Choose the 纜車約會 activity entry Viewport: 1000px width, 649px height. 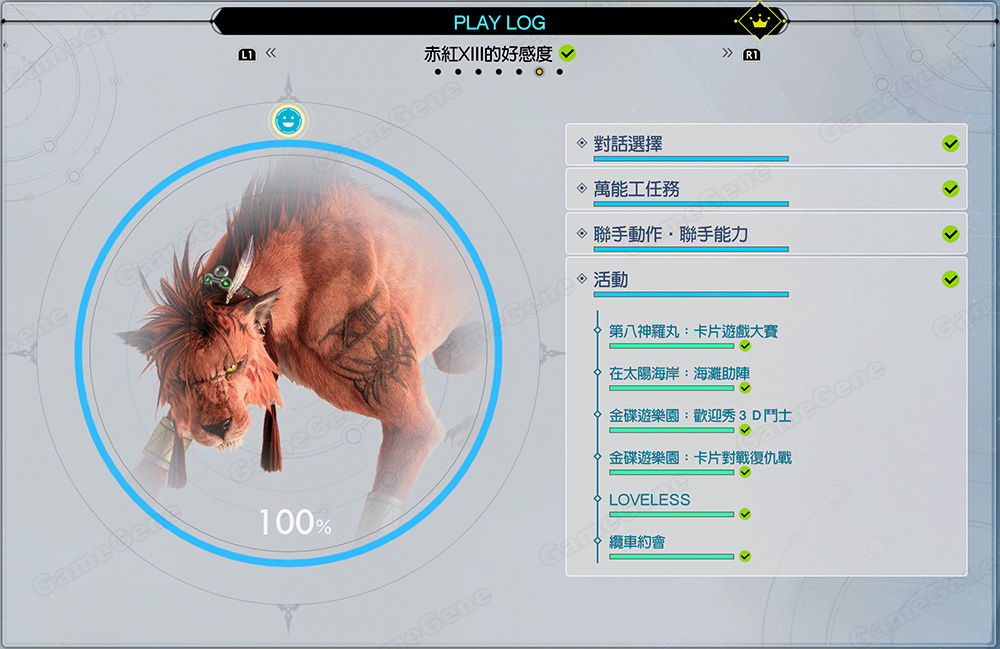(638, 541)
